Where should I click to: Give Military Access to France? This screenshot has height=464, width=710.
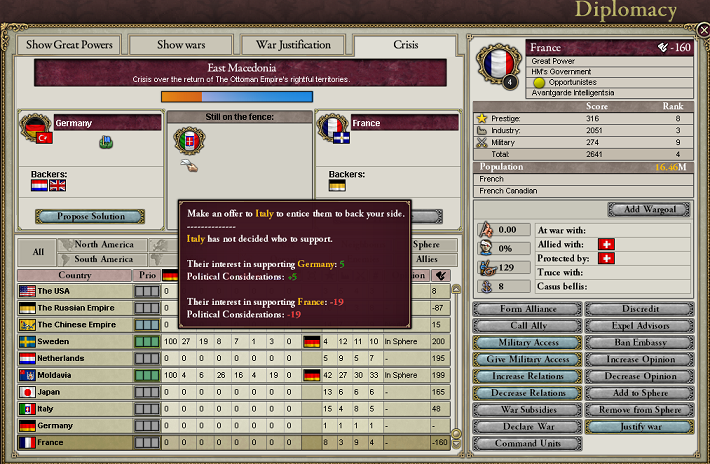(x=528, y=360)
